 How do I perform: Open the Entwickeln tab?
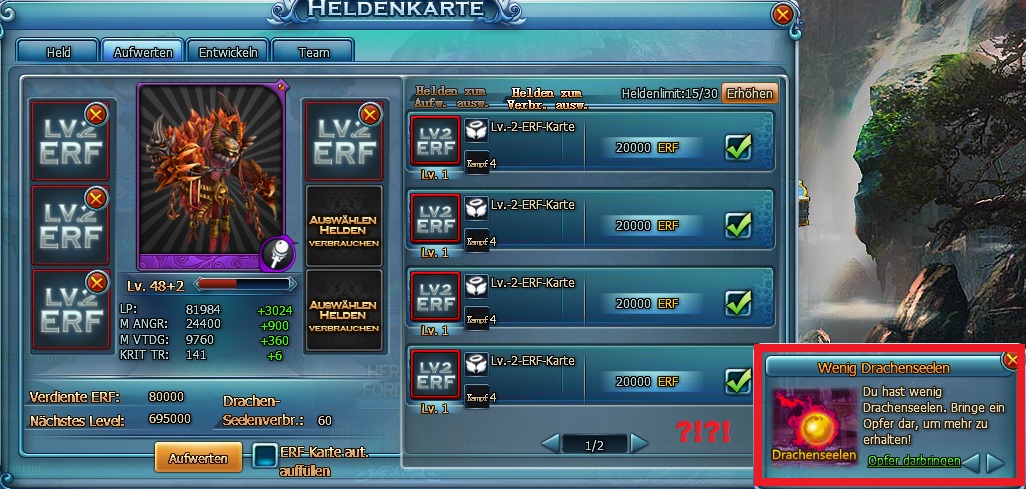pyautogui.click(x=228, y=52)
